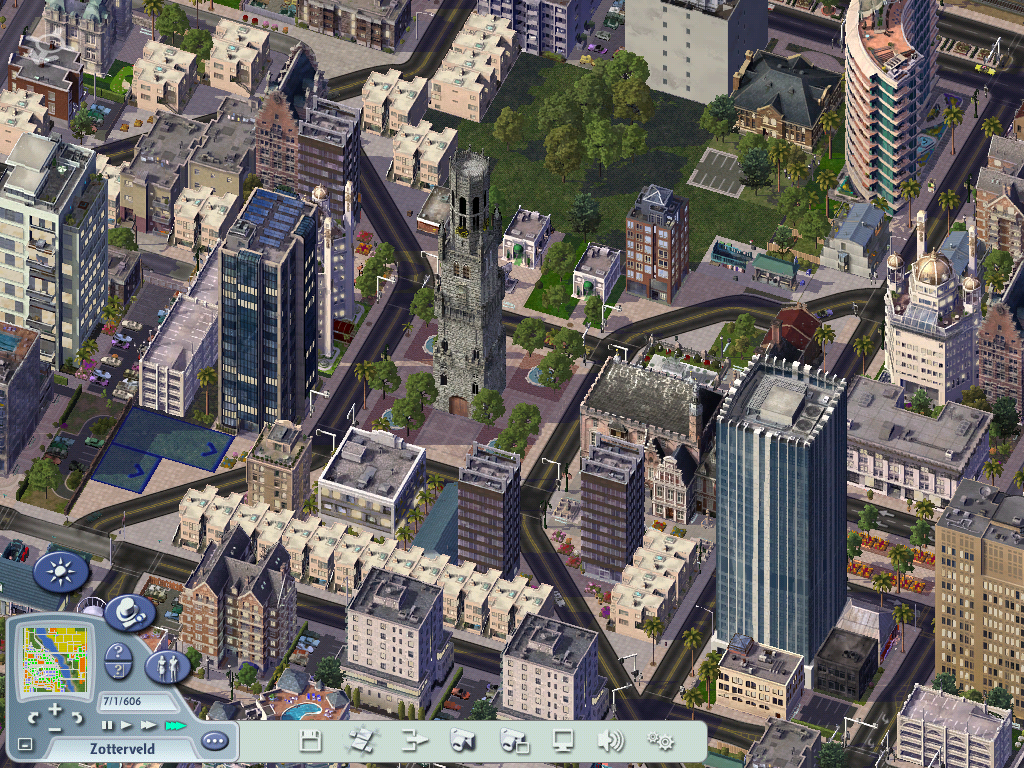
Task: Activate the upper question mark help button
Action: [x=118, y=653]
